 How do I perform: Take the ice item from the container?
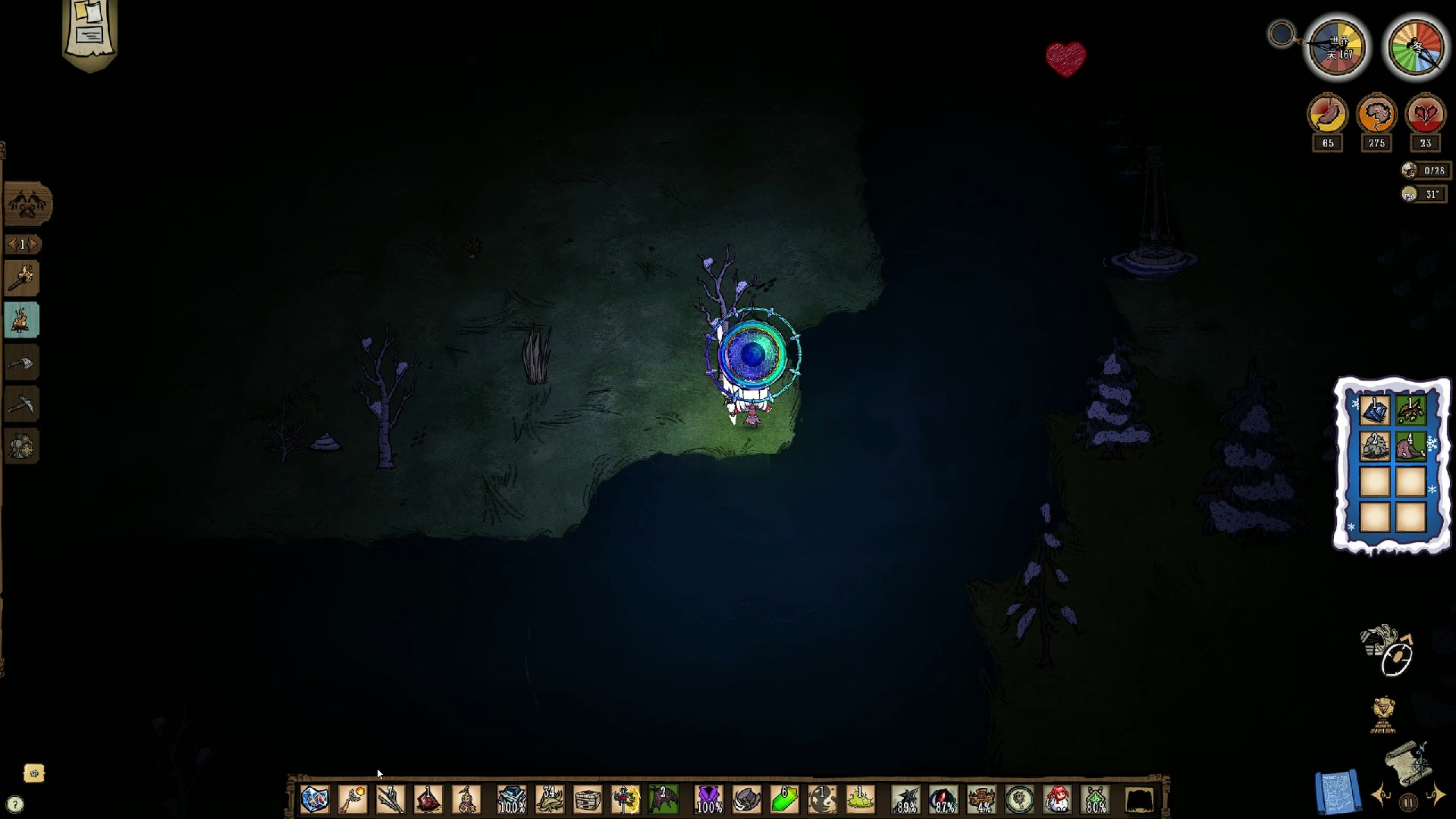coord(1374,411)
